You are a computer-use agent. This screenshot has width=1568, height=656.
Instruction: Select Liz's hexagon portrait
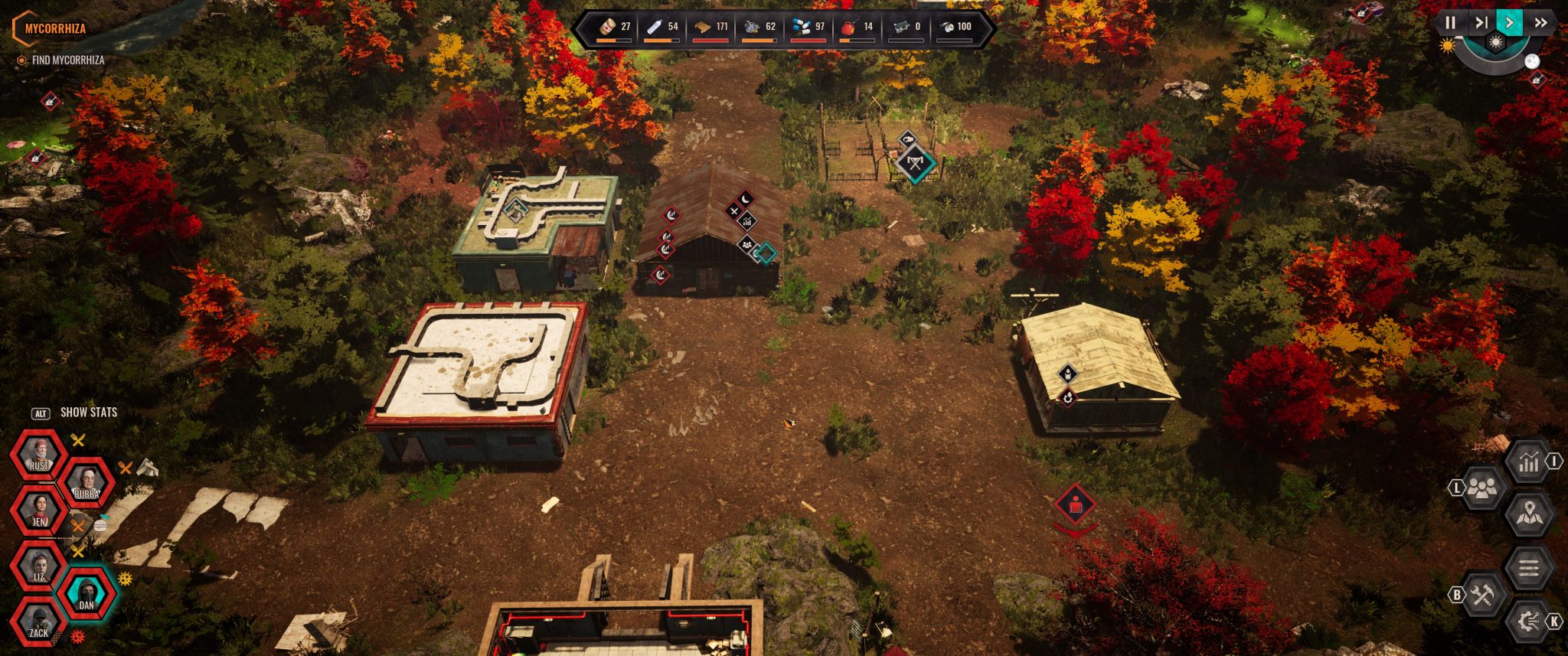point(38,567)
